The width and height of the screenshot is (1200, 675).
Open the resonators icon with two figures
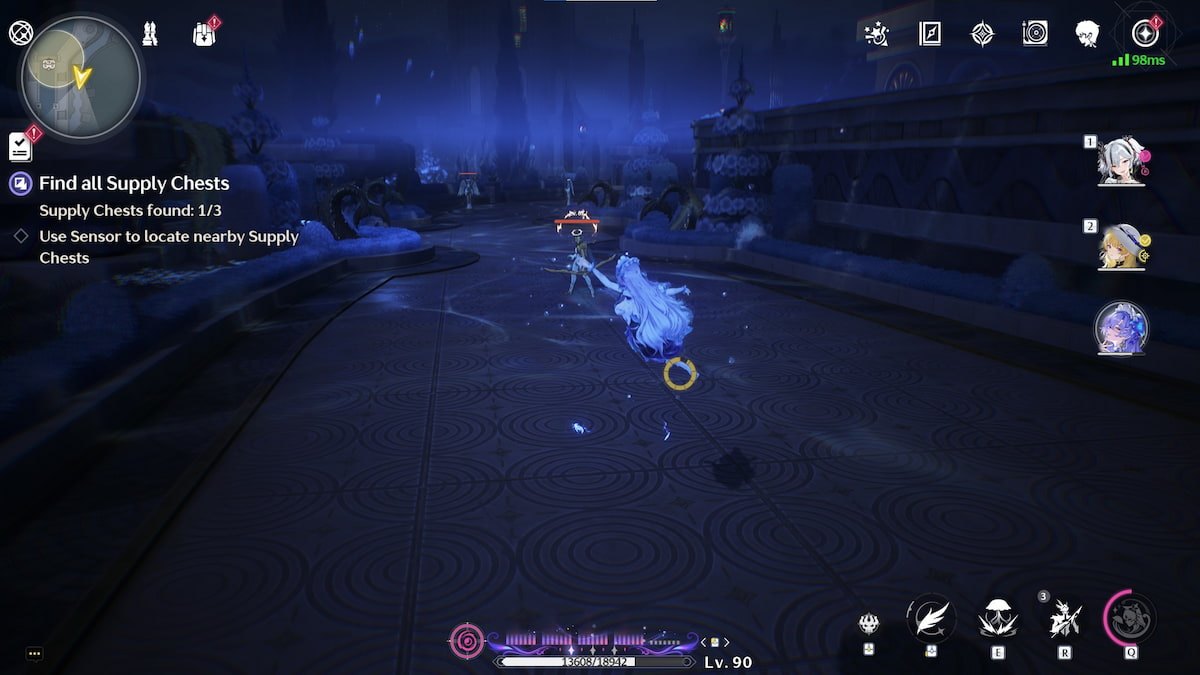[150, 33]
